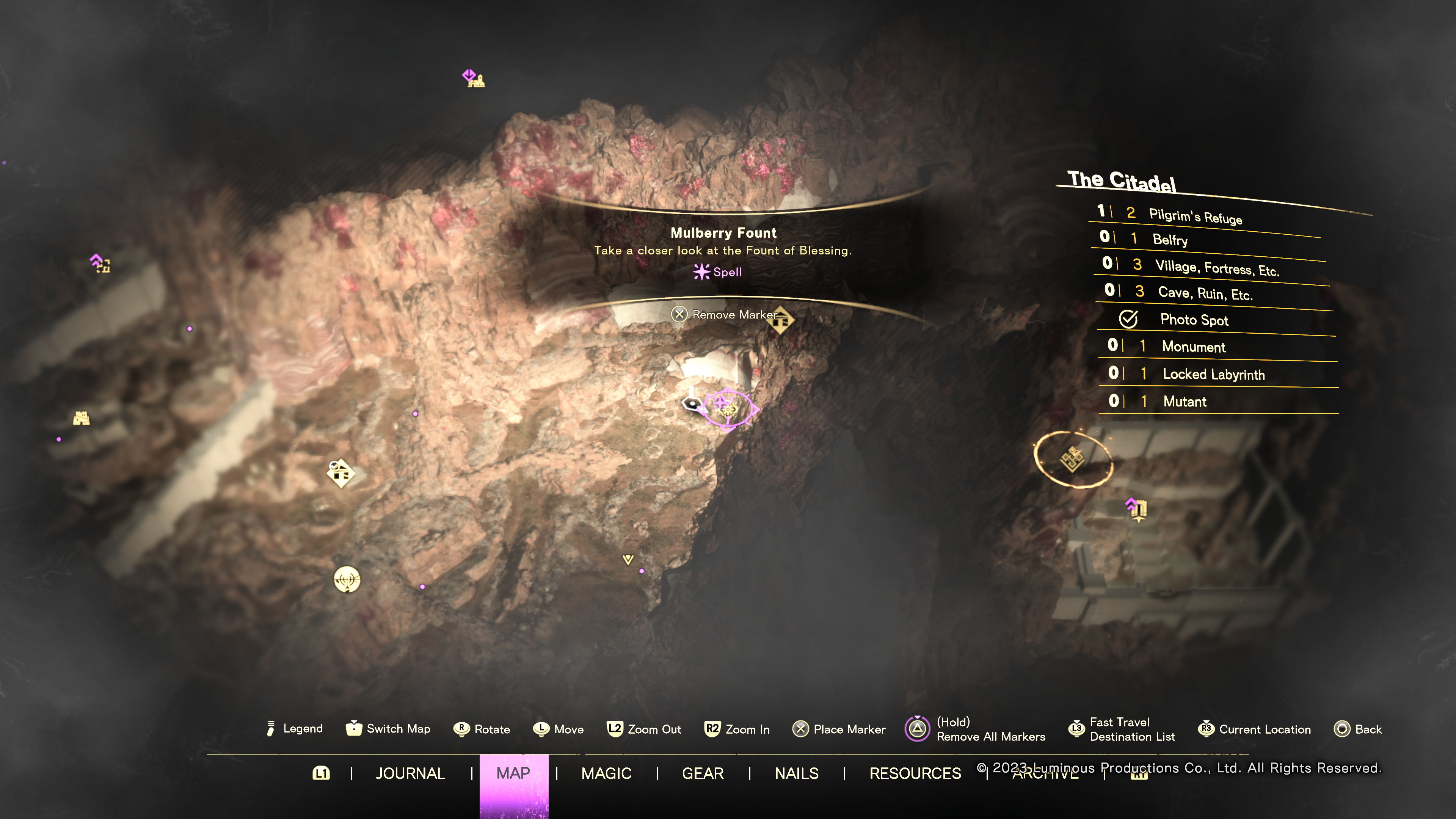Open the Nails tab
This screenshot has width=1456, height=819.
point(796,773)
